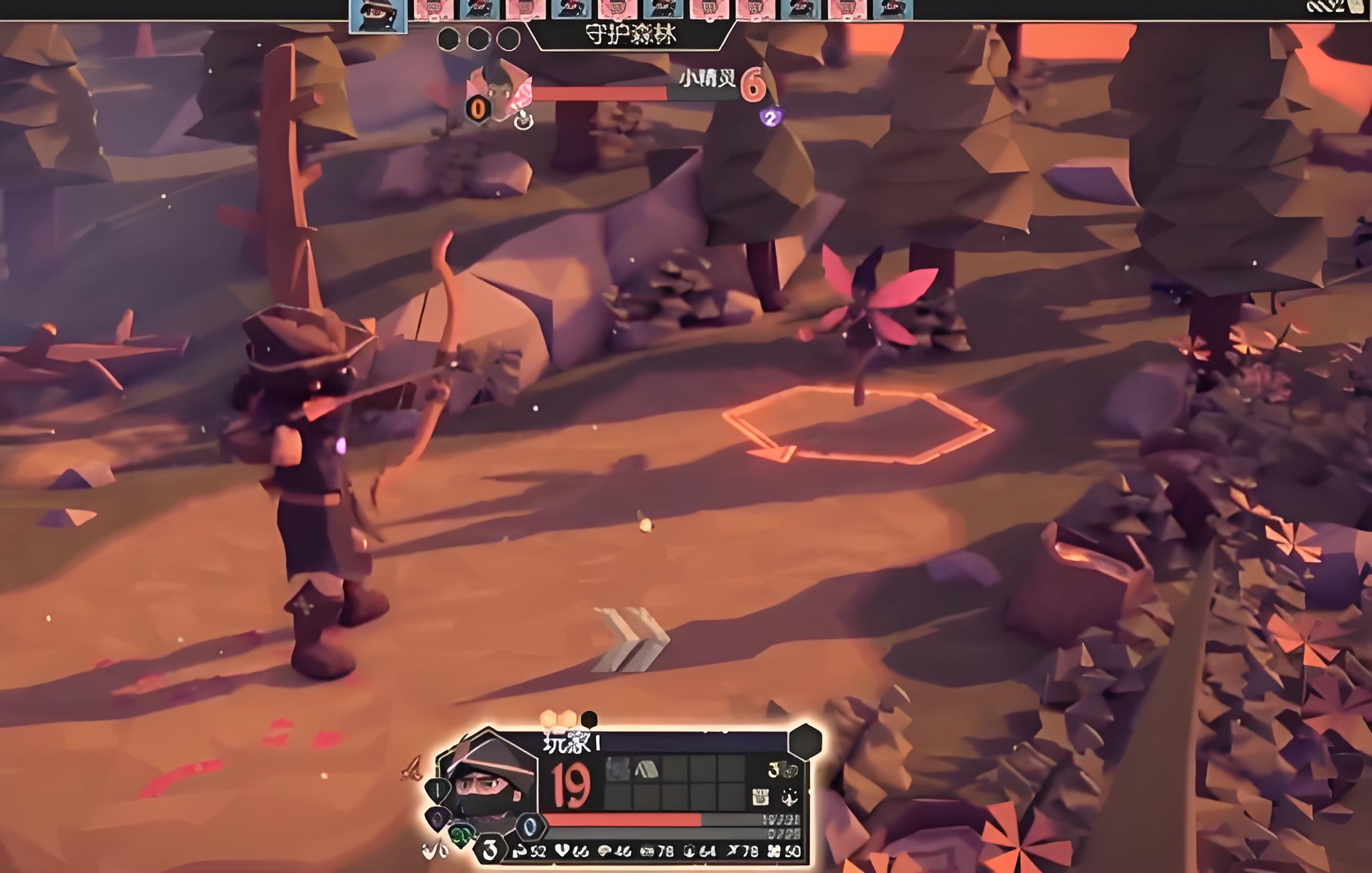The image size is (1372, 873).
Task: Select the tent item in inventory
Action: click(647, 769)
